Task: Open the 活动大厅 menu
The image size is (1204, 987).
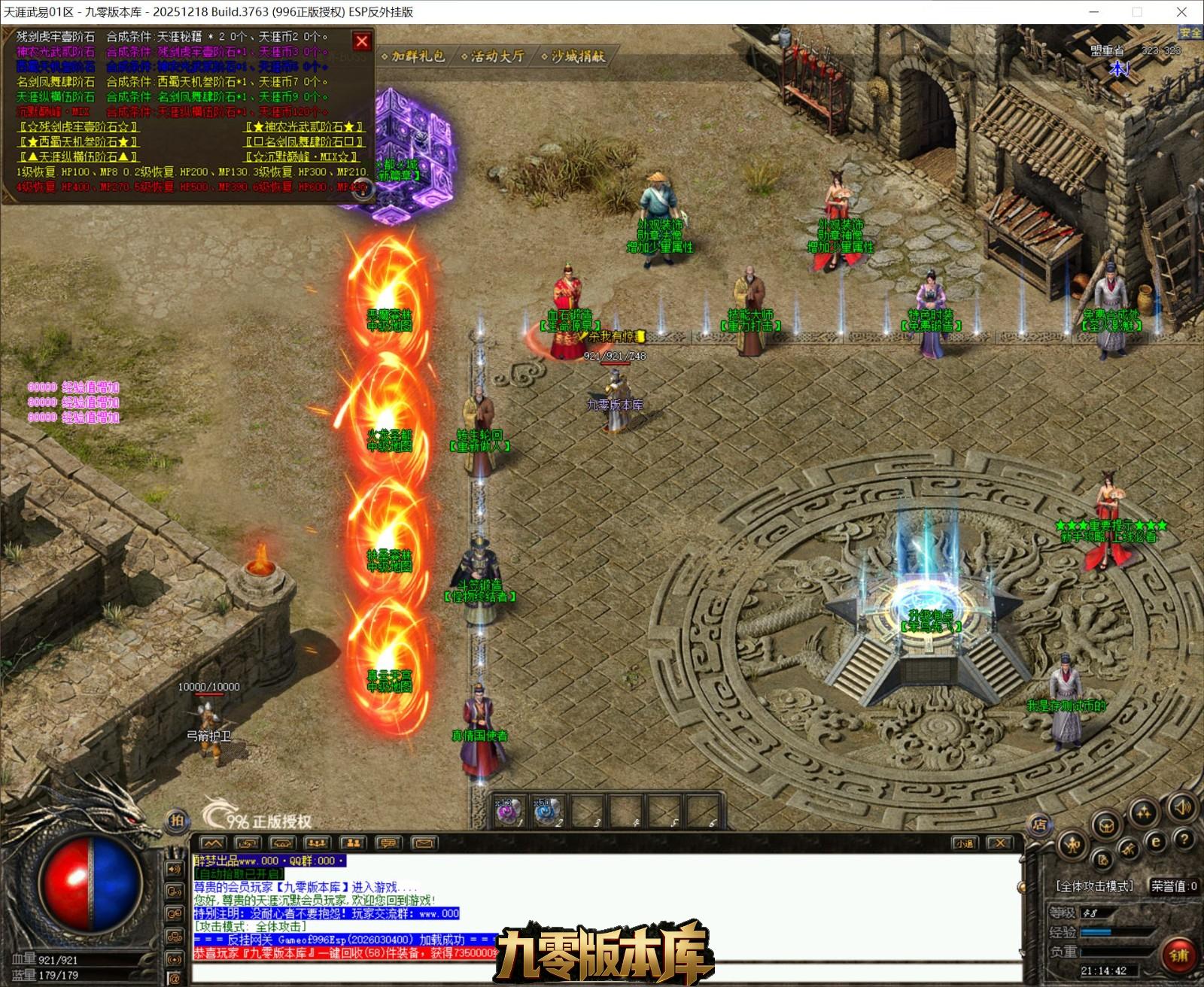Action: coord(493,56)
